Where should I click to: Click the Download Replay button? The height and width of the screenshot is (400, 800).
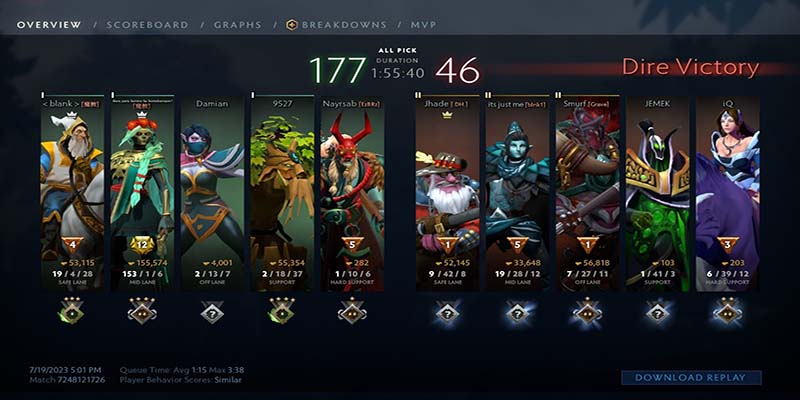pos(691,377)
